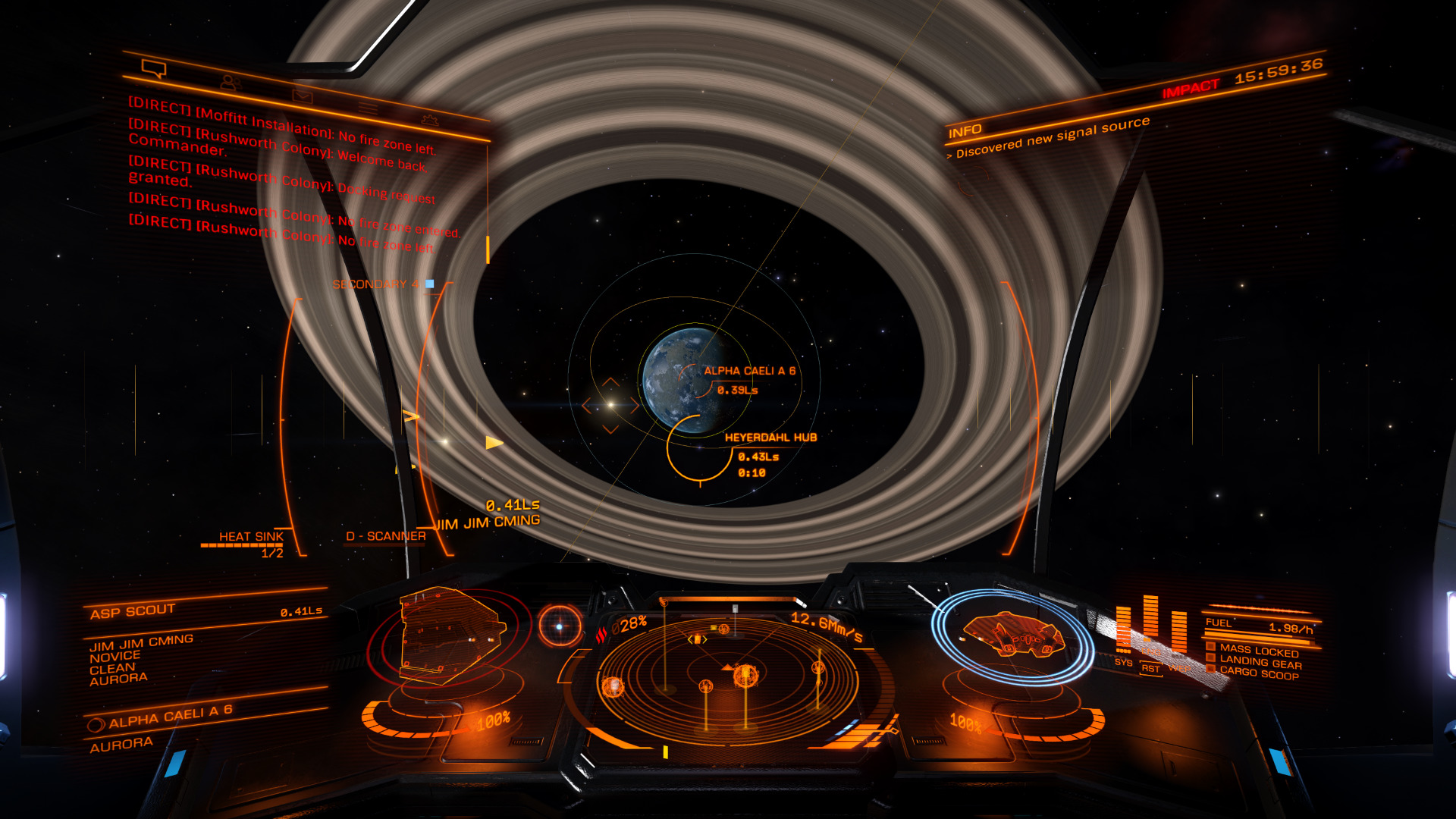Image resolution: width=1456 pixels, height=819 pixels.
Task: Select the Asp Scout target hologram
Action: pos(450,635)
